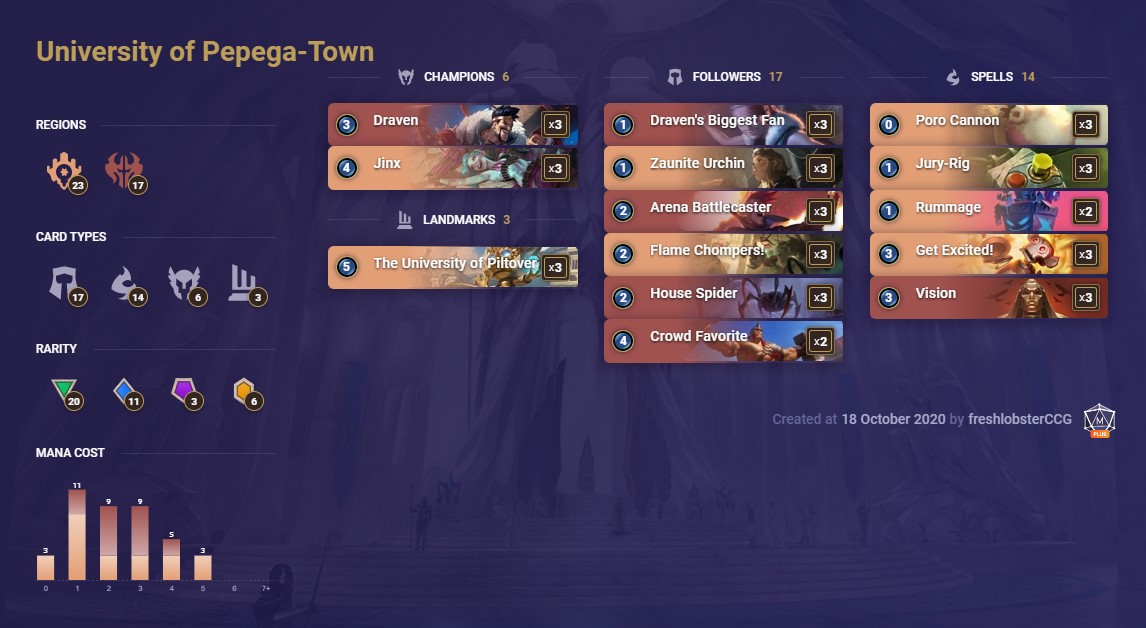
Task: Choose the Poro Cannon spell card
Action: tap(988, 124)
